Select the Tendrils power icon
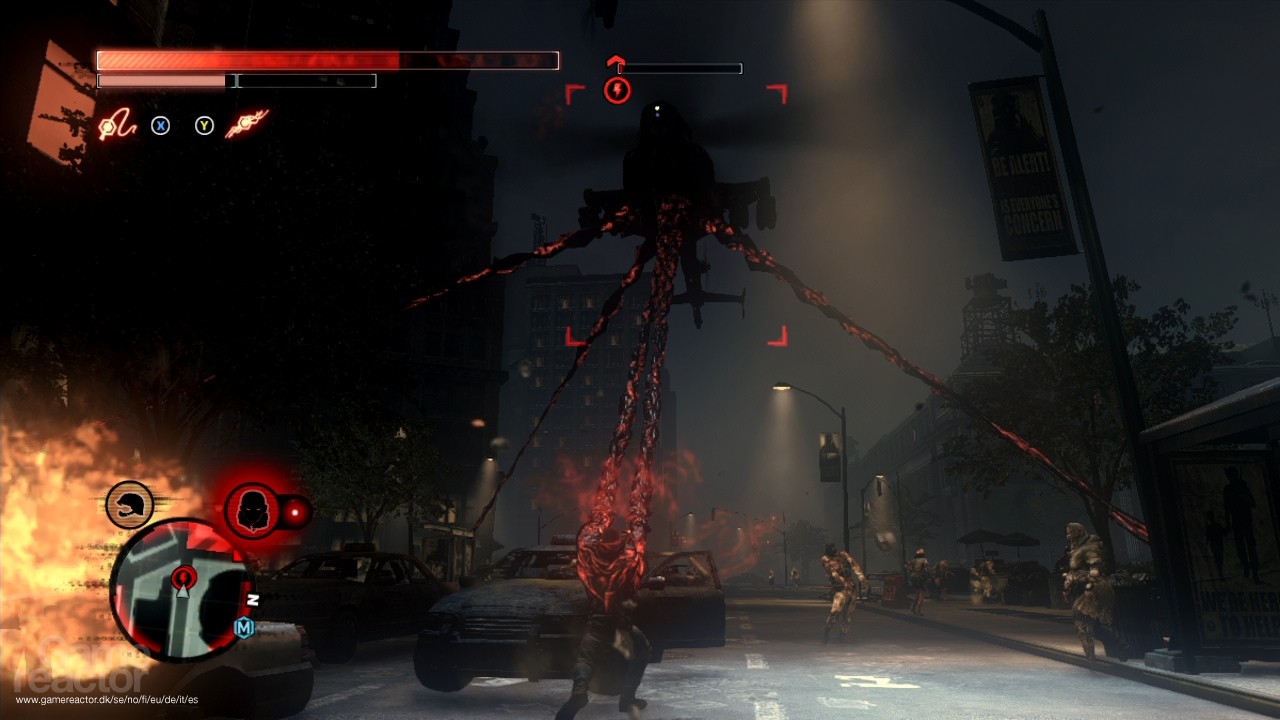The image size is (1280, 720). coord(245,125)
